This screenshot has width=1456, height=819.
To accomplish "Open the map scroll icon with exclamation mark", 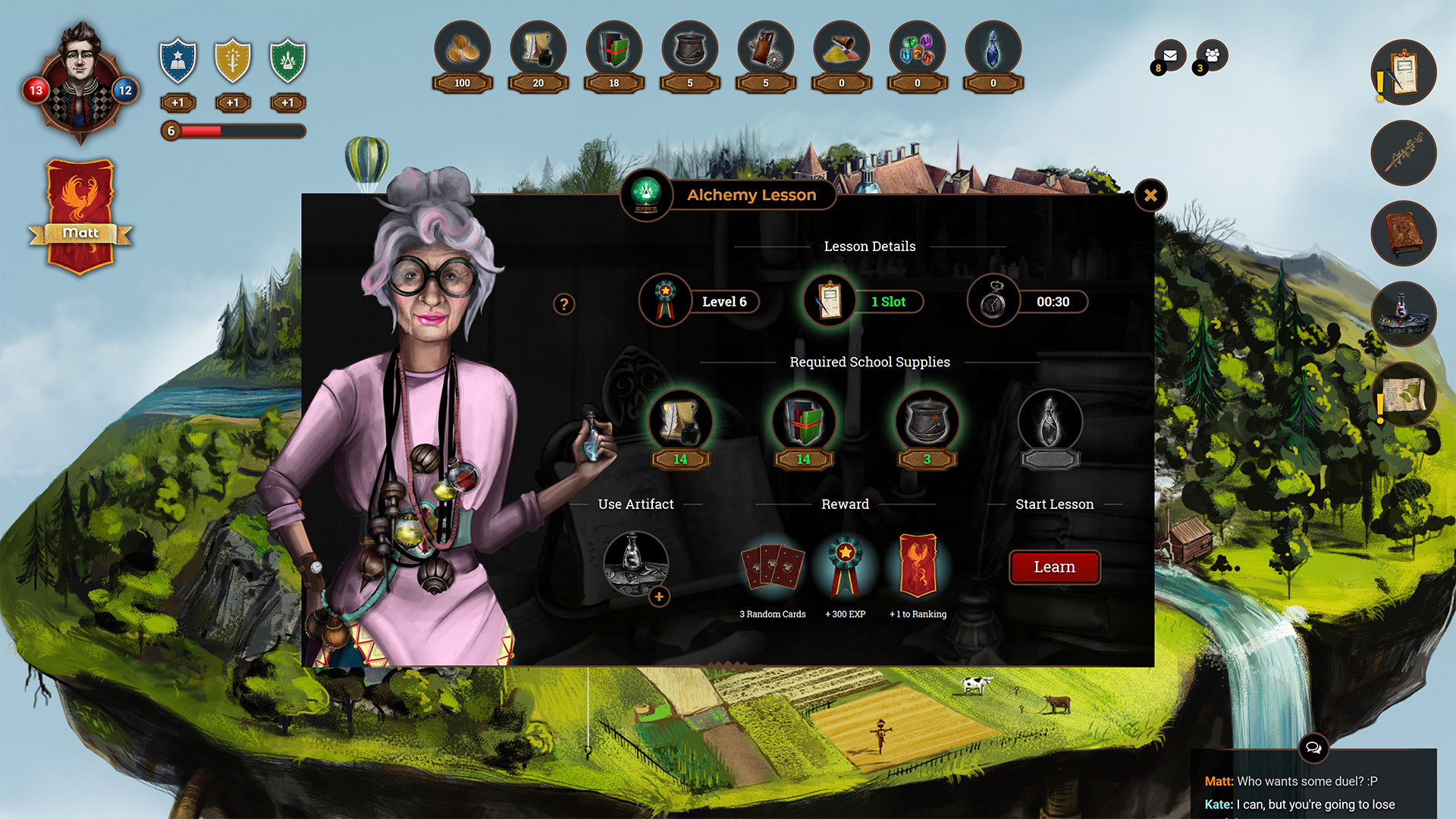I will [1402, 394].
